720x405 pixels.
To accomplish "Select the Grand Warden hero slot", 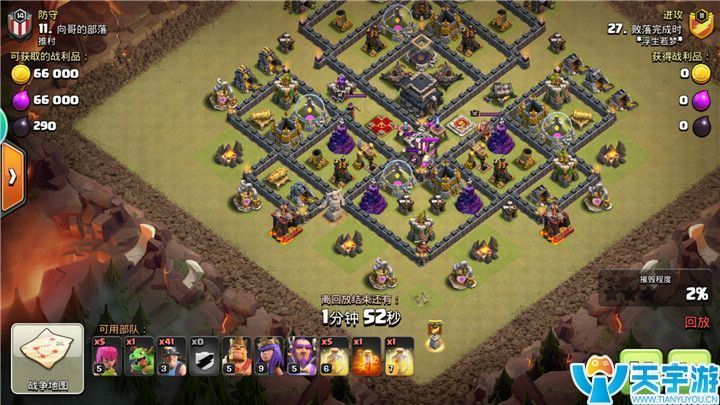I will (301, 357).
